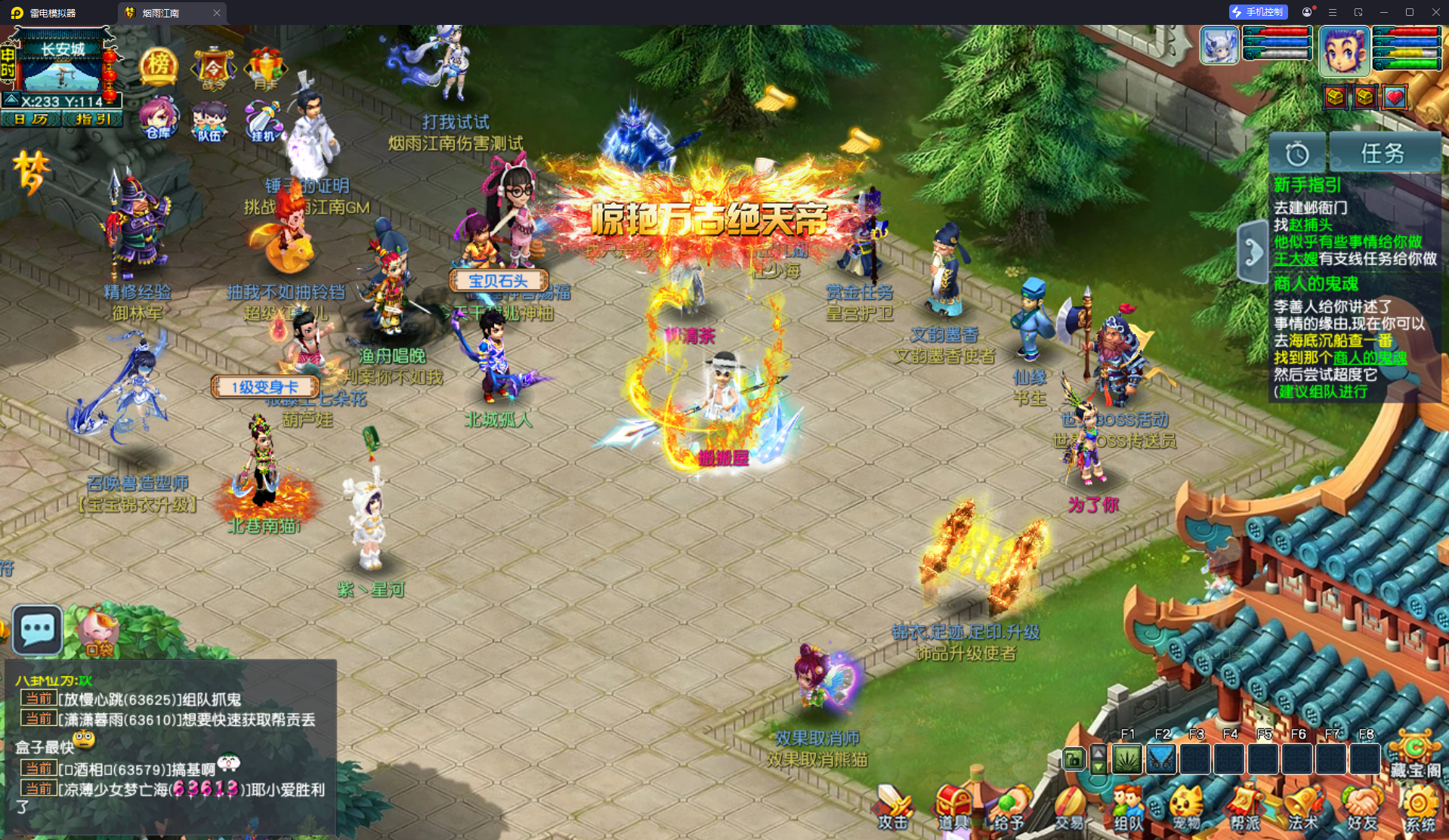
Task: Open the 榜 rankings medal icon
Action: click(x=158, y=66)
